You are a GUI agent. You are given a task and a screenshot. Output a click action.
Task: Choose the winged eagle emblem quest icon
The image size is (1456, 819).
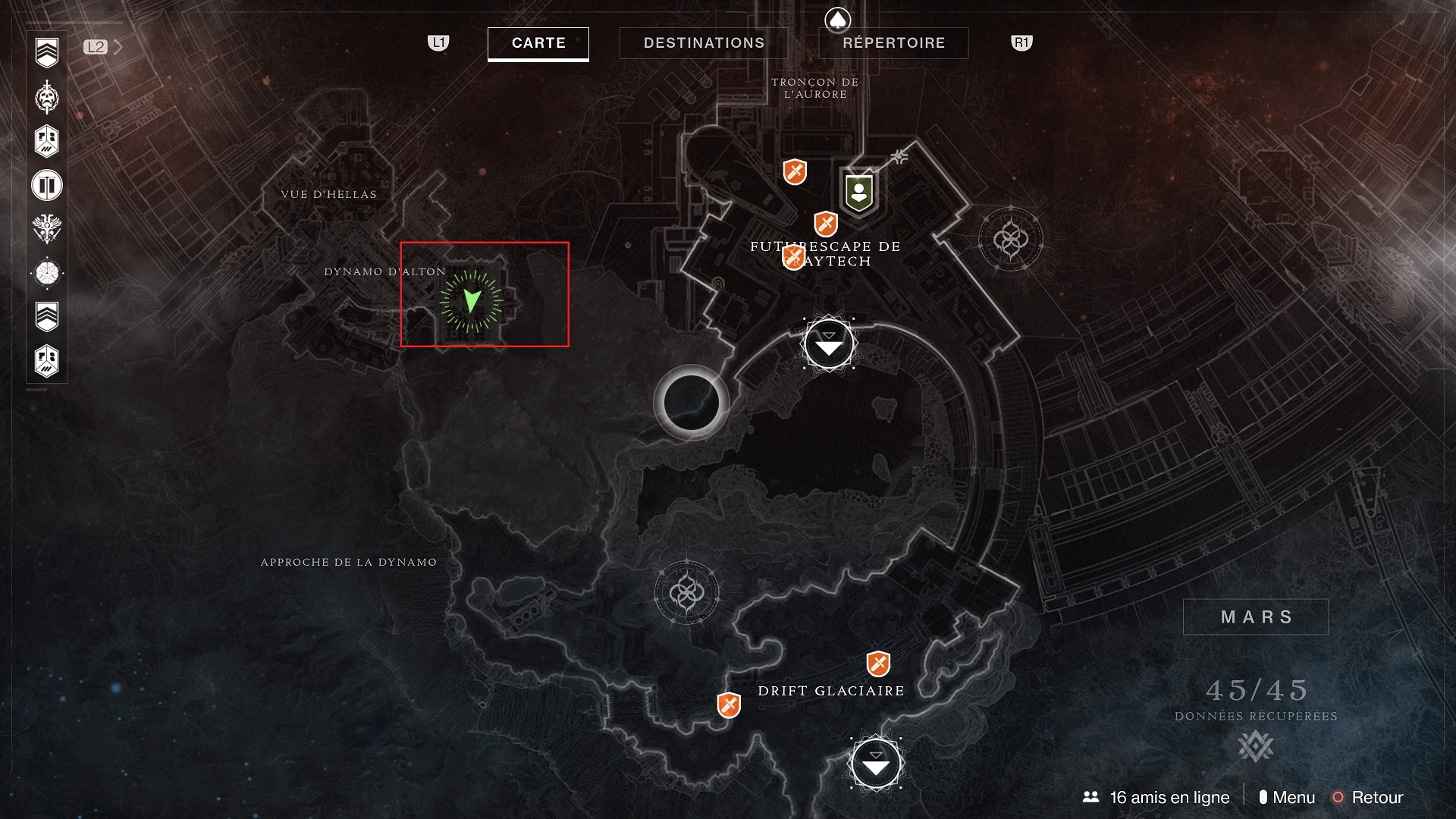point(47,228)
